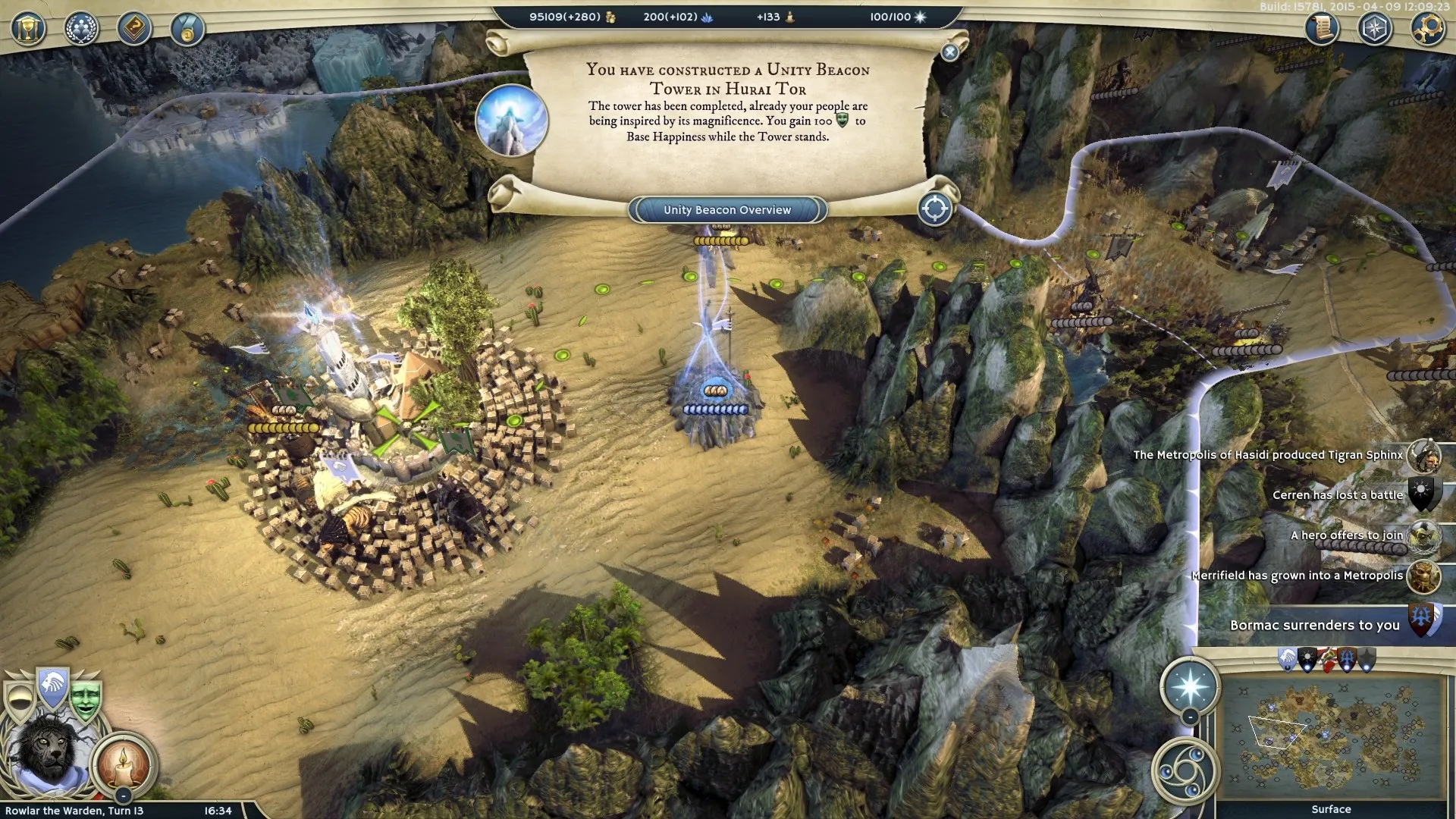Open the turn history hourglass icon
The image size is (1456, 819).
coord(28,28)
